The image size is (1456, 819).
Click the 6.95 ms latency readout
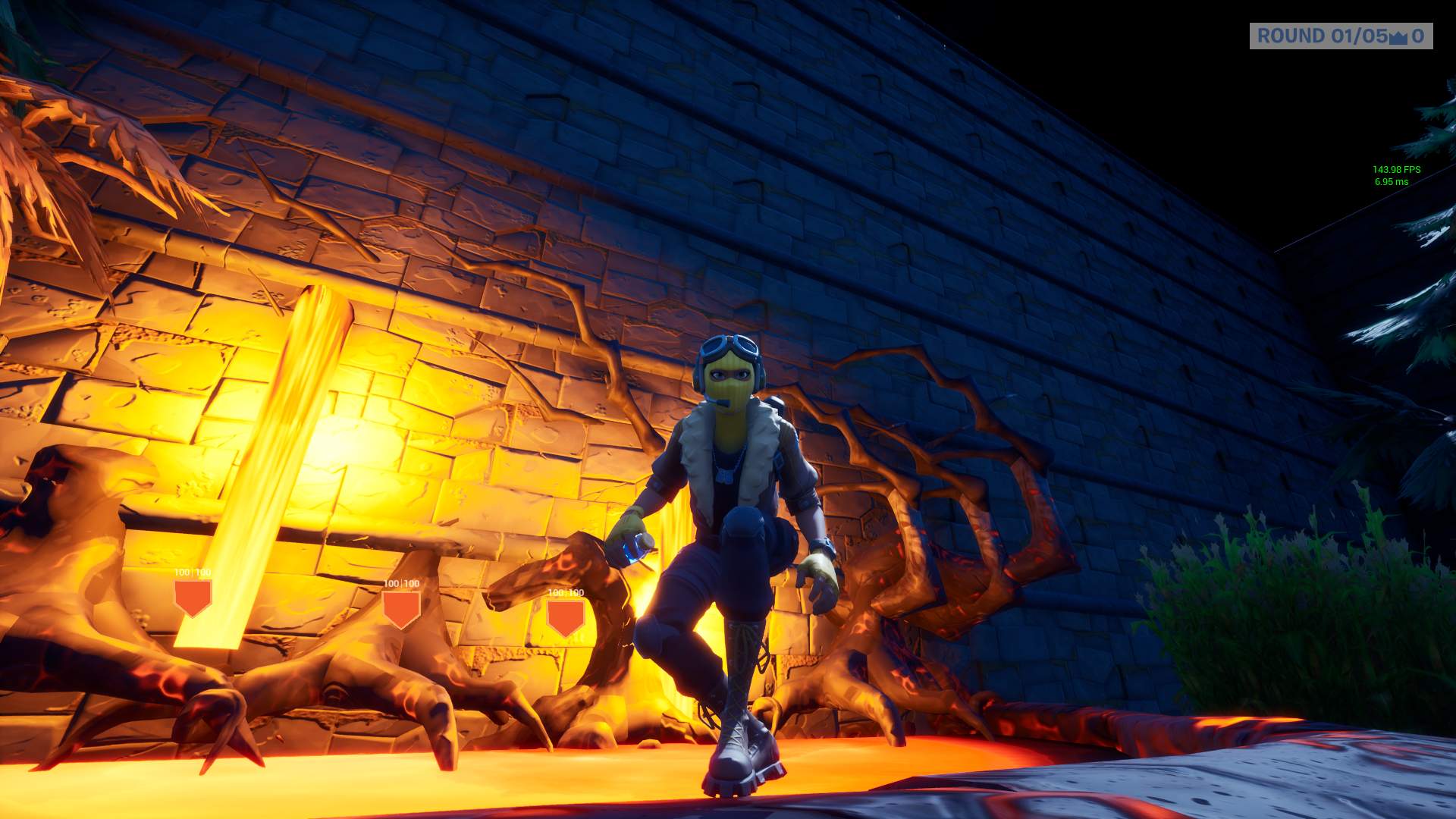[1394, 180]
